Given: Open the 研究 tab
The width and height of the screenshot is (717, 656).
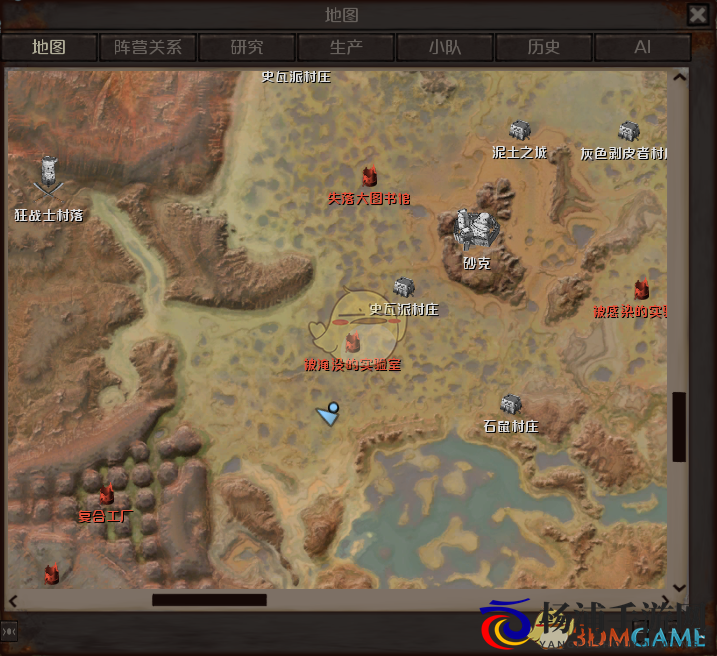Looking at the screenshot, I should (x=247, y=47).
